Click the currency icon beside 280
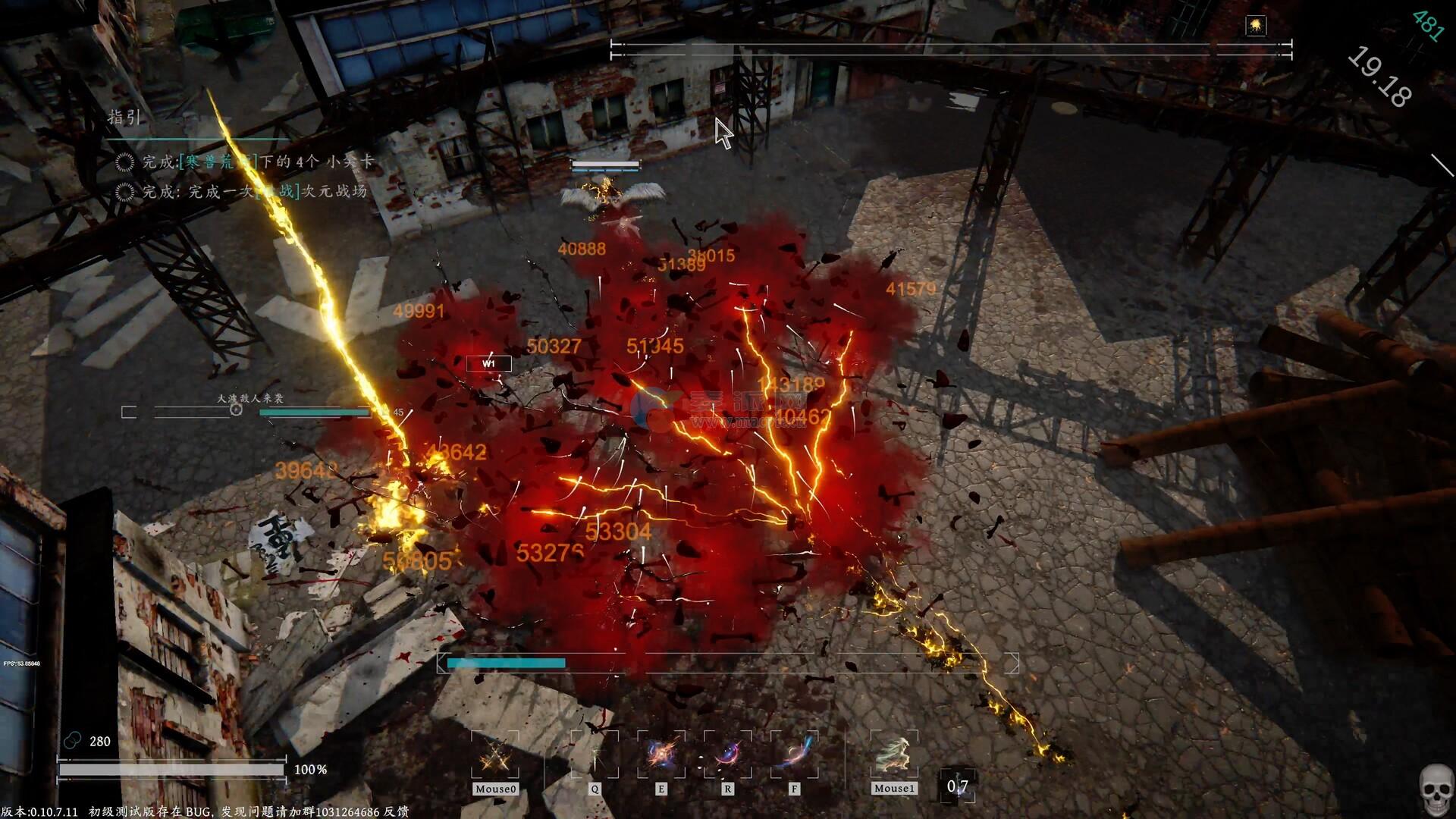1456x819 pixels. click(73, 741)
